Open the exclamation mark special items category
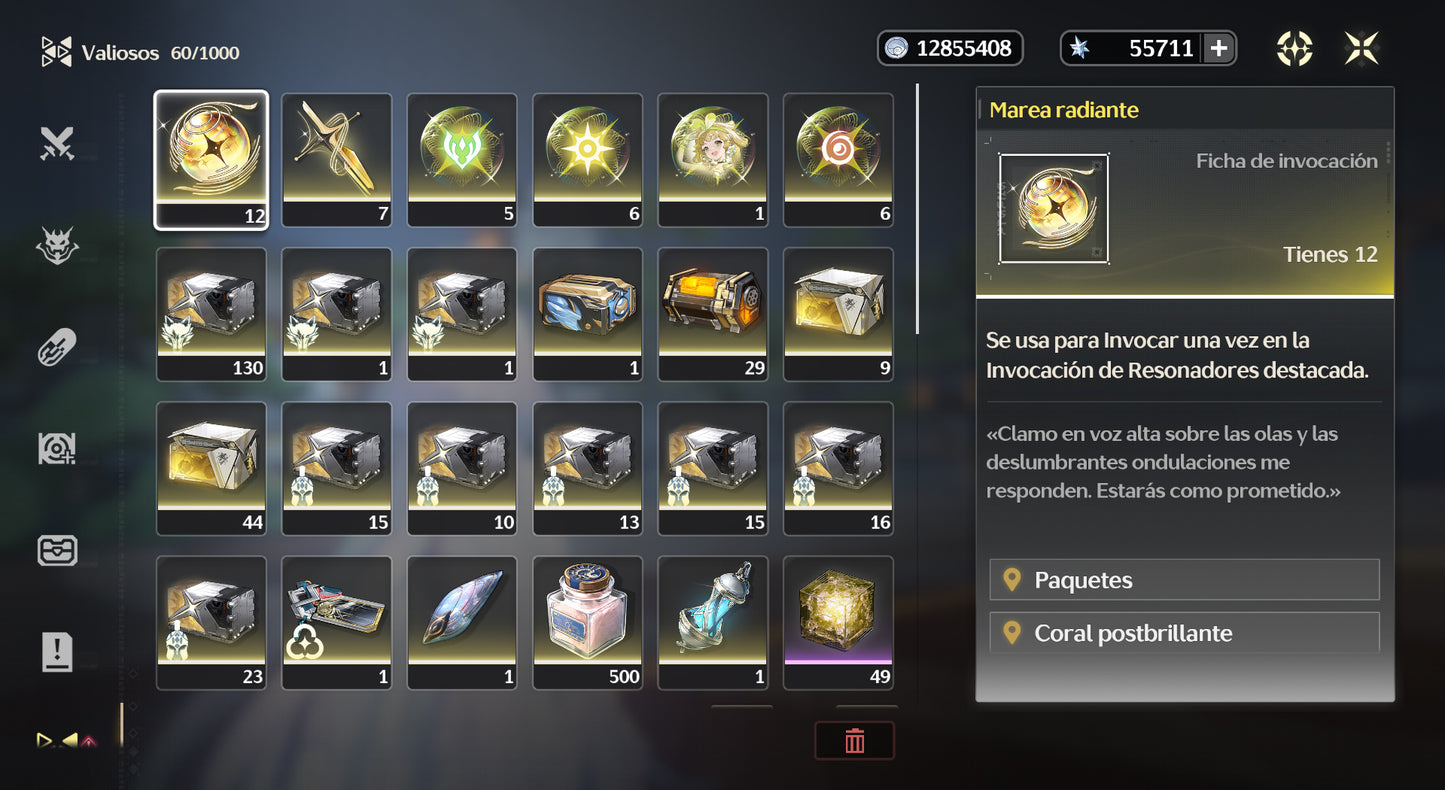This screenshot has width=1445, height=790. coord(57,652)
